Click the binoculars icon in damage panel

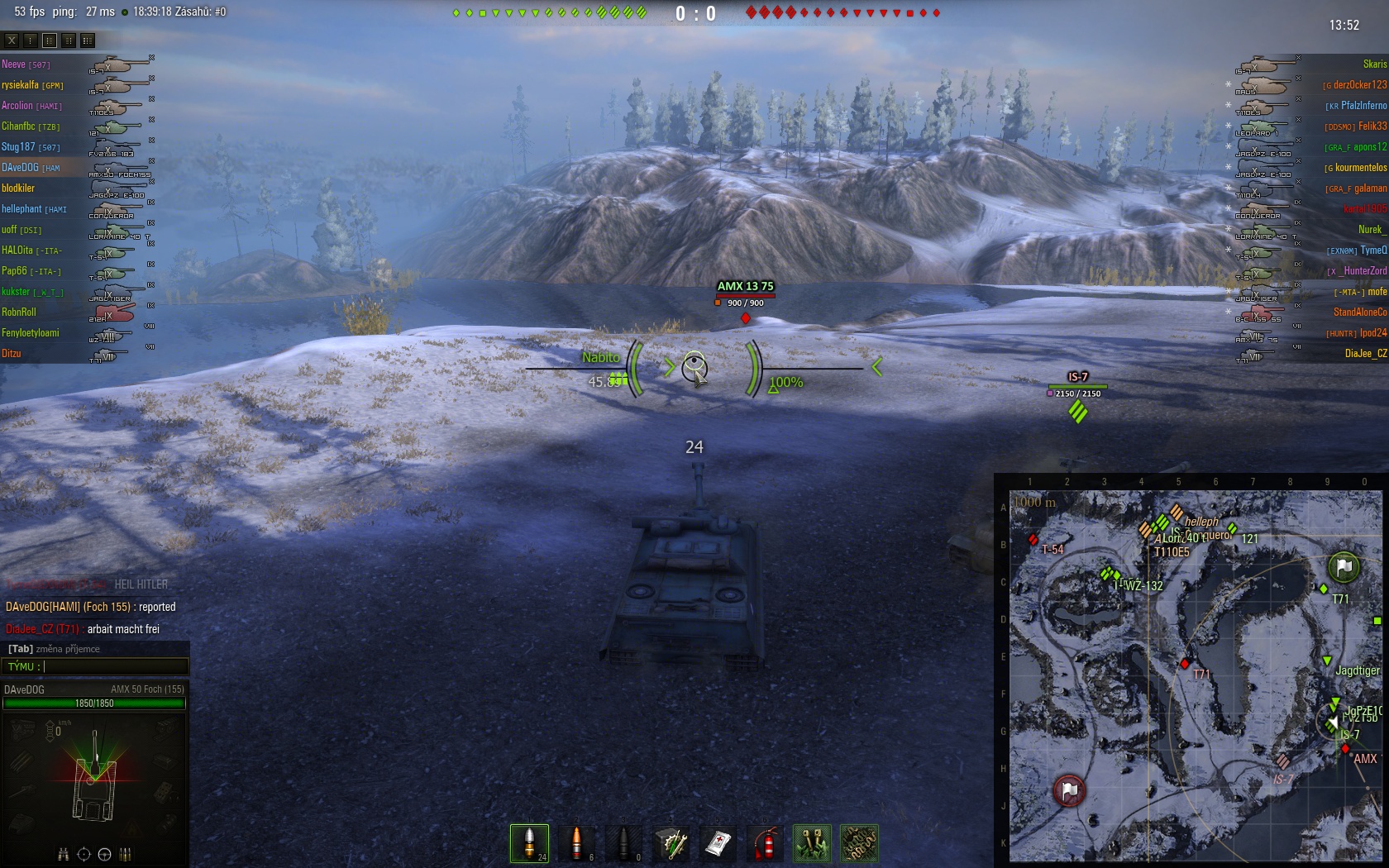63,854
